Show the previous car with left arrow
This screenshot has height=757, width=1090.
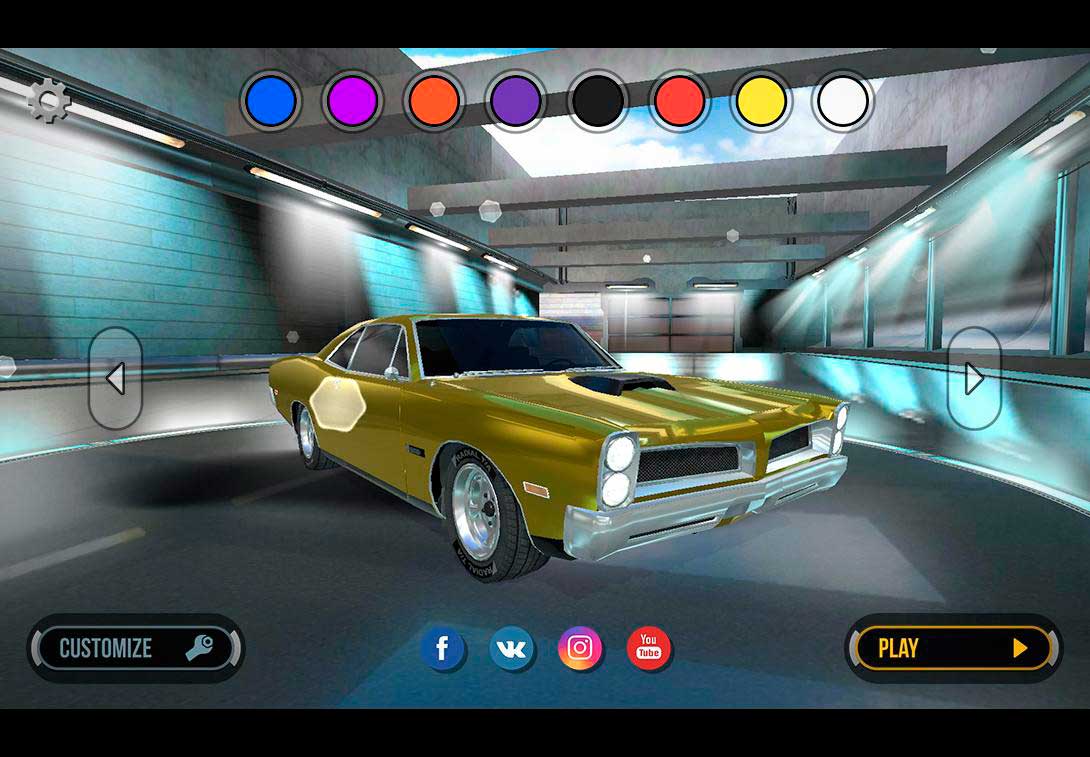pos(115,378)
